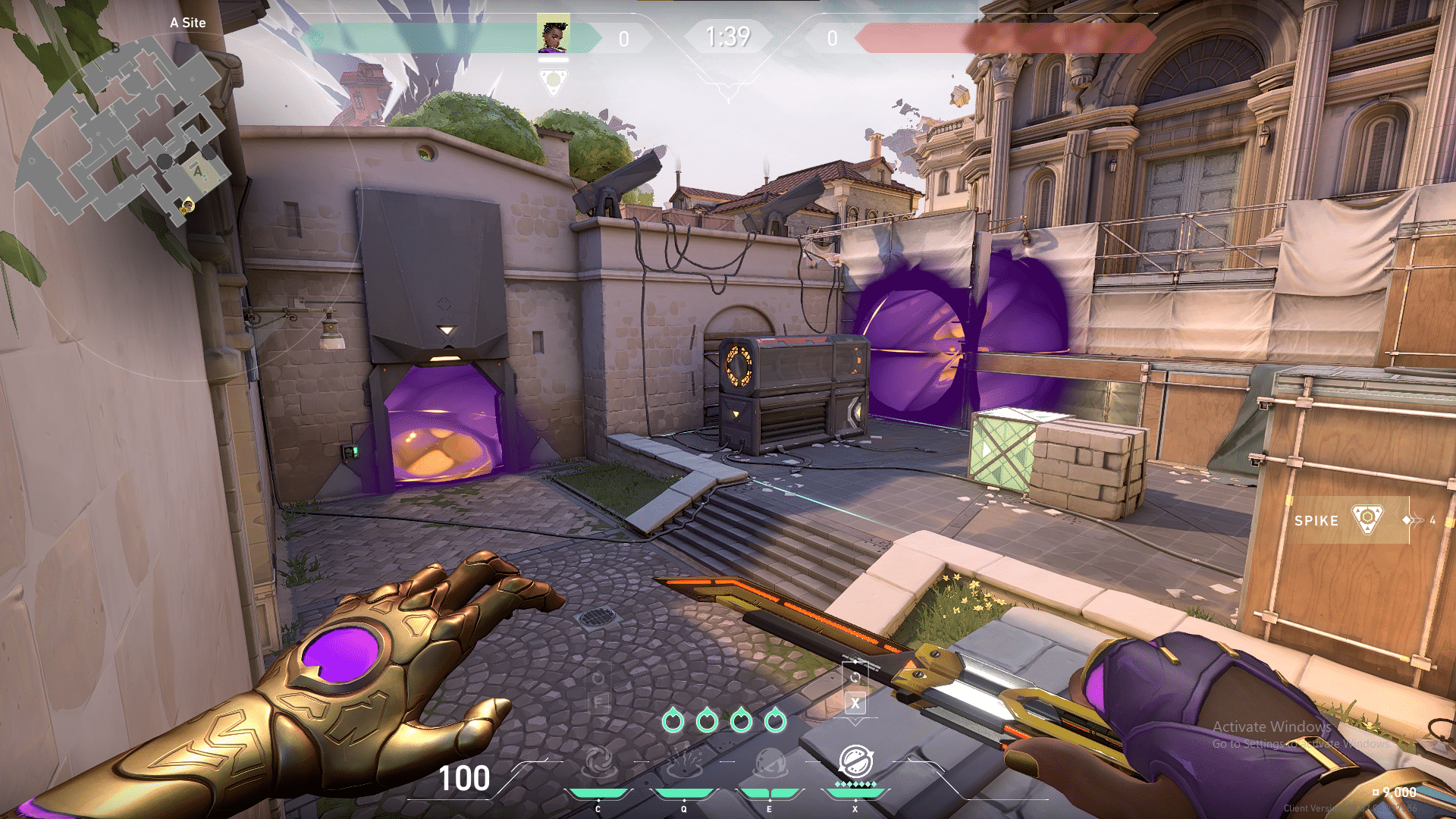Screen dimensions: 1456x819
Task: Click the Spike indicator icon on the right
Action: click(1369, 520)
